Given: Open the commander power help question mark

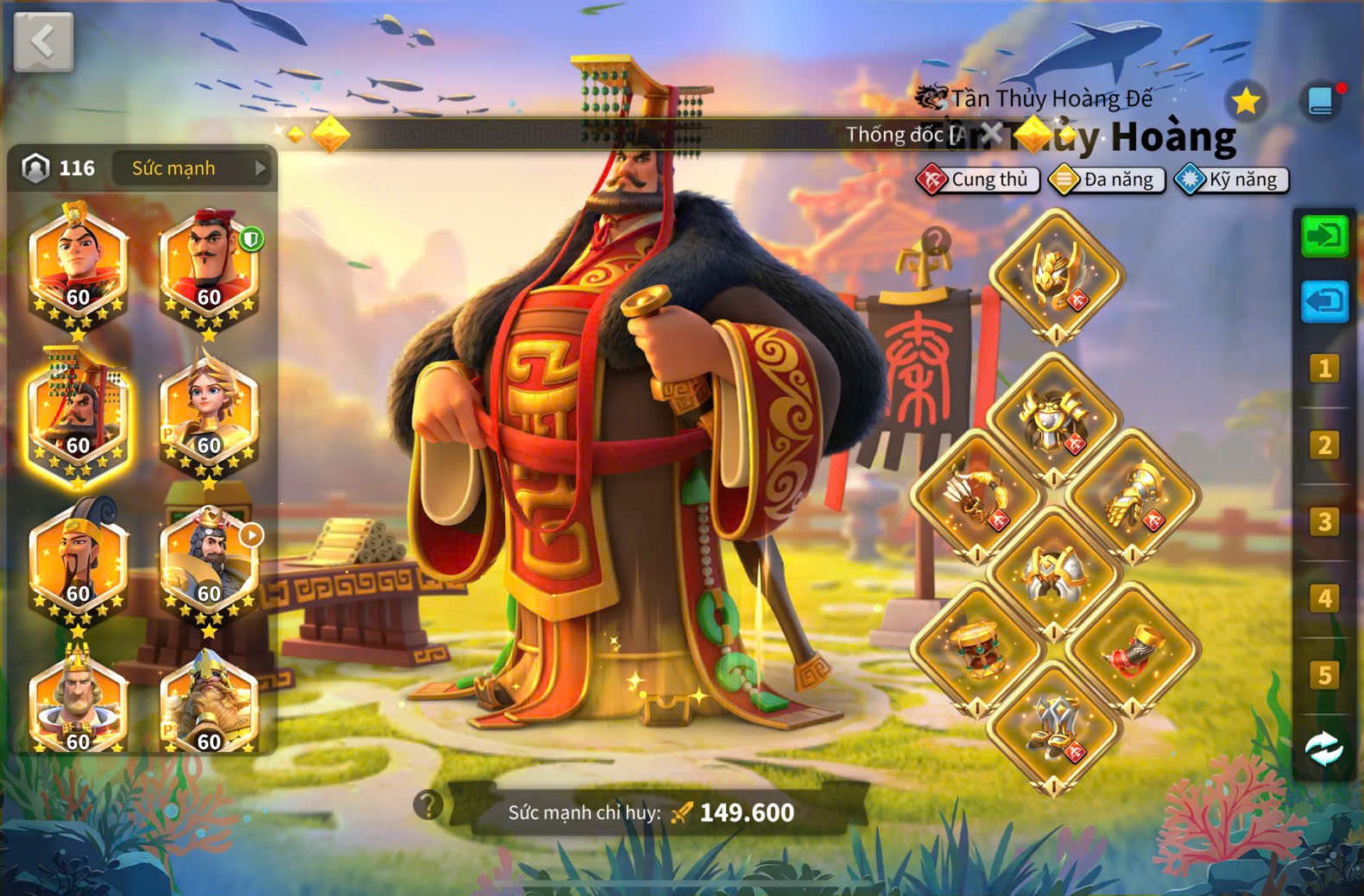Looking at the screenshot, I should click(428, 805).
